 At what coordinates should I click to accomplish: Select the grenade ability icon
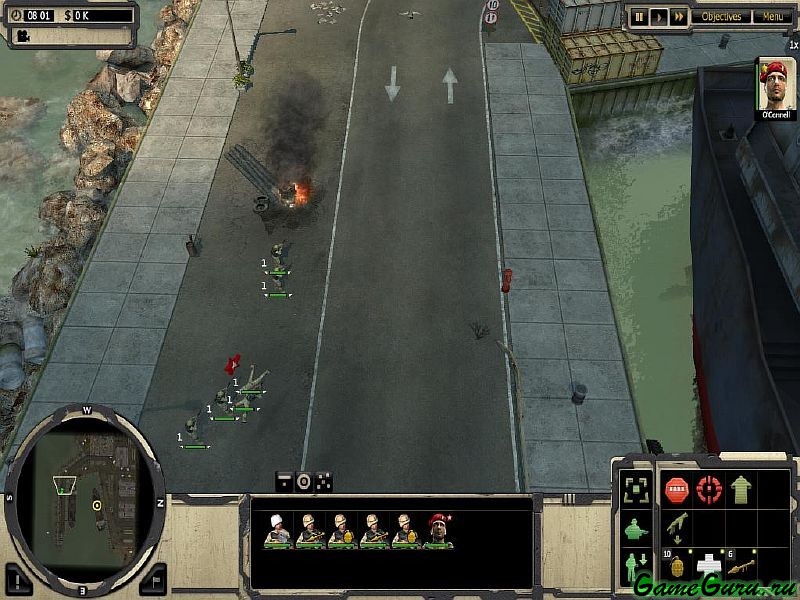pos(676,563)
